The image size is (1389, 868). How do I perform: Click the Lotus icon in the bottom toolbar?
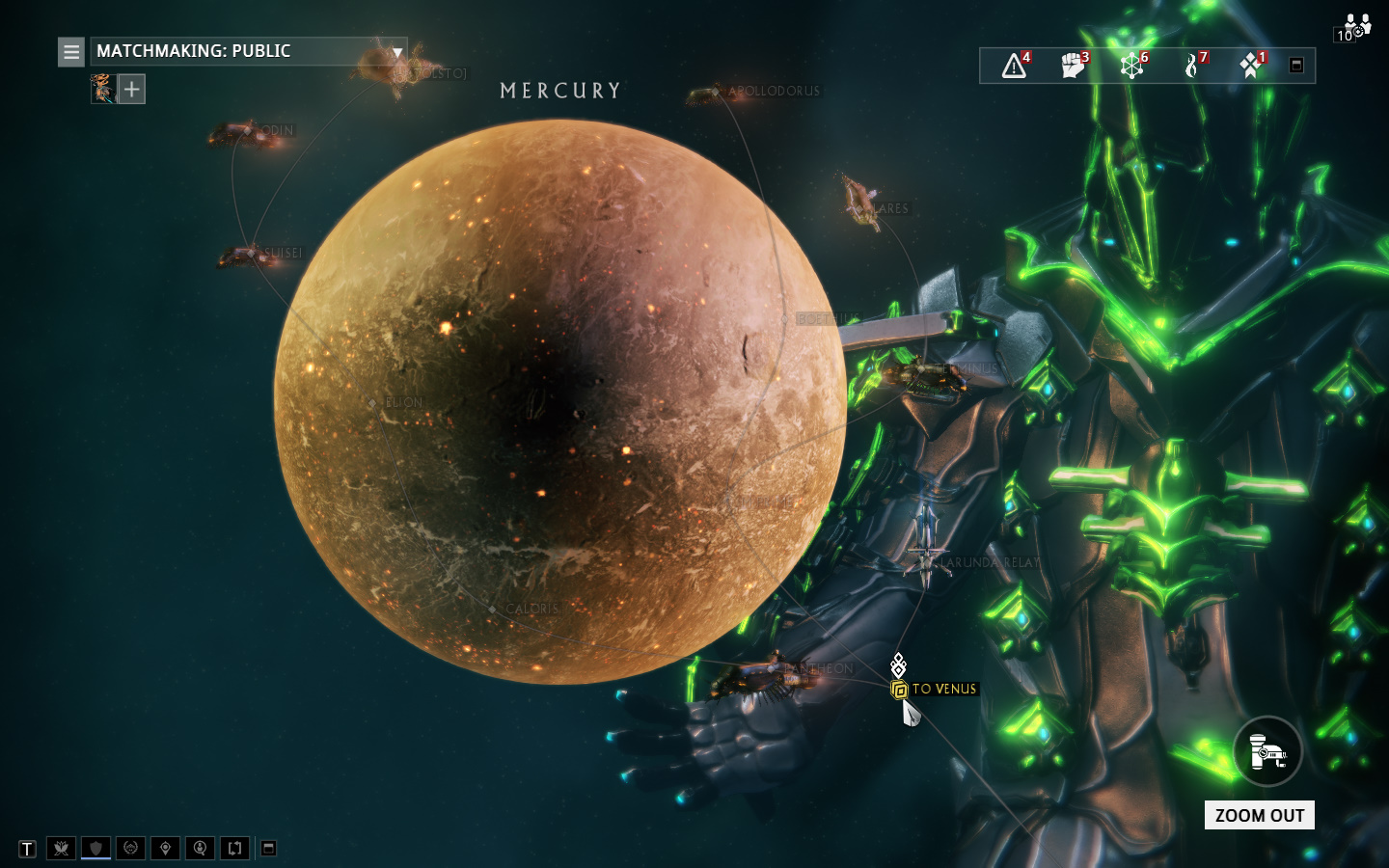(61, 849)
